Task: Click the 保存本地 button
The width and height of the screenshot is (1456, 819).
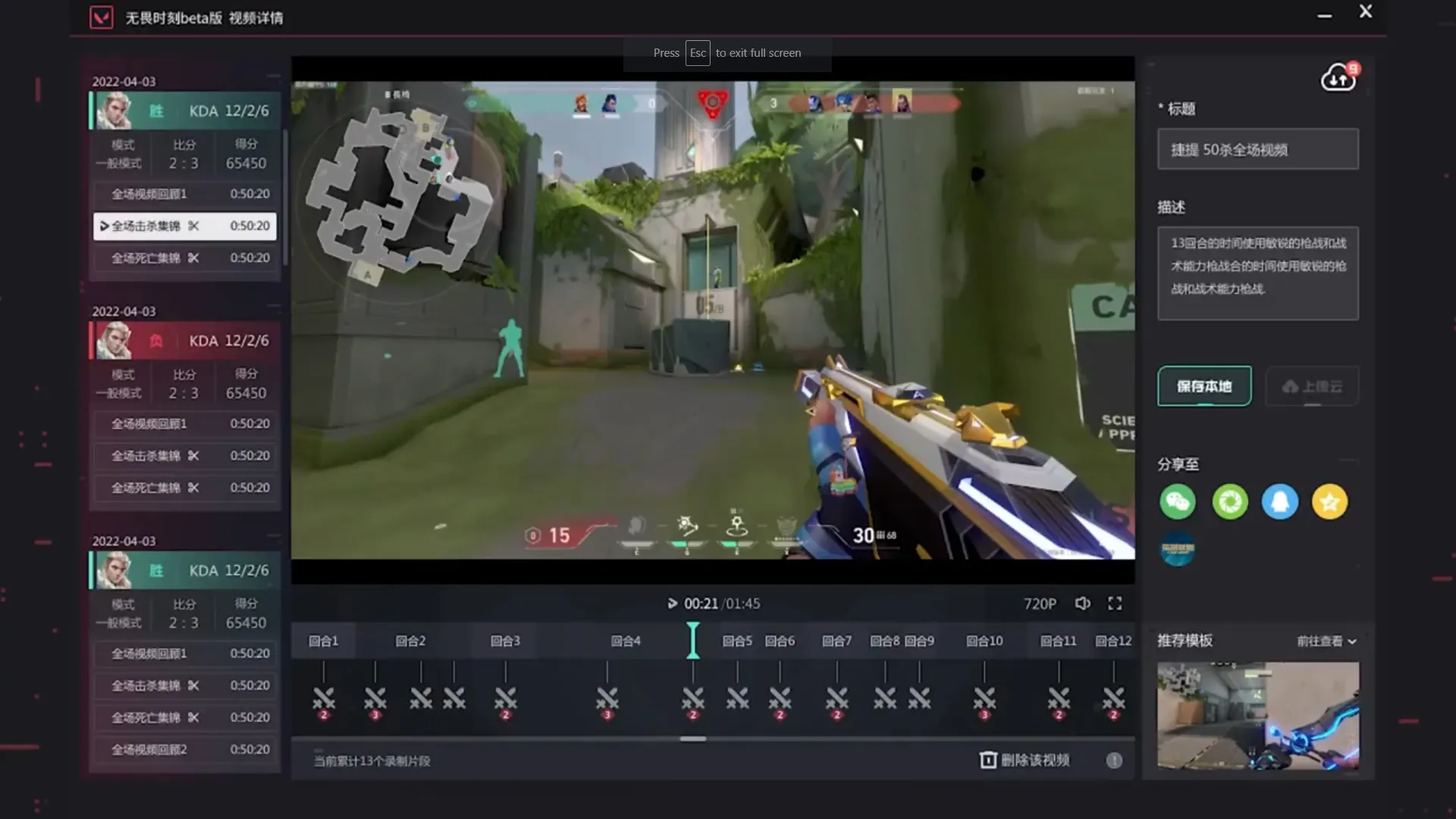Action: (x=1204, y=386)
